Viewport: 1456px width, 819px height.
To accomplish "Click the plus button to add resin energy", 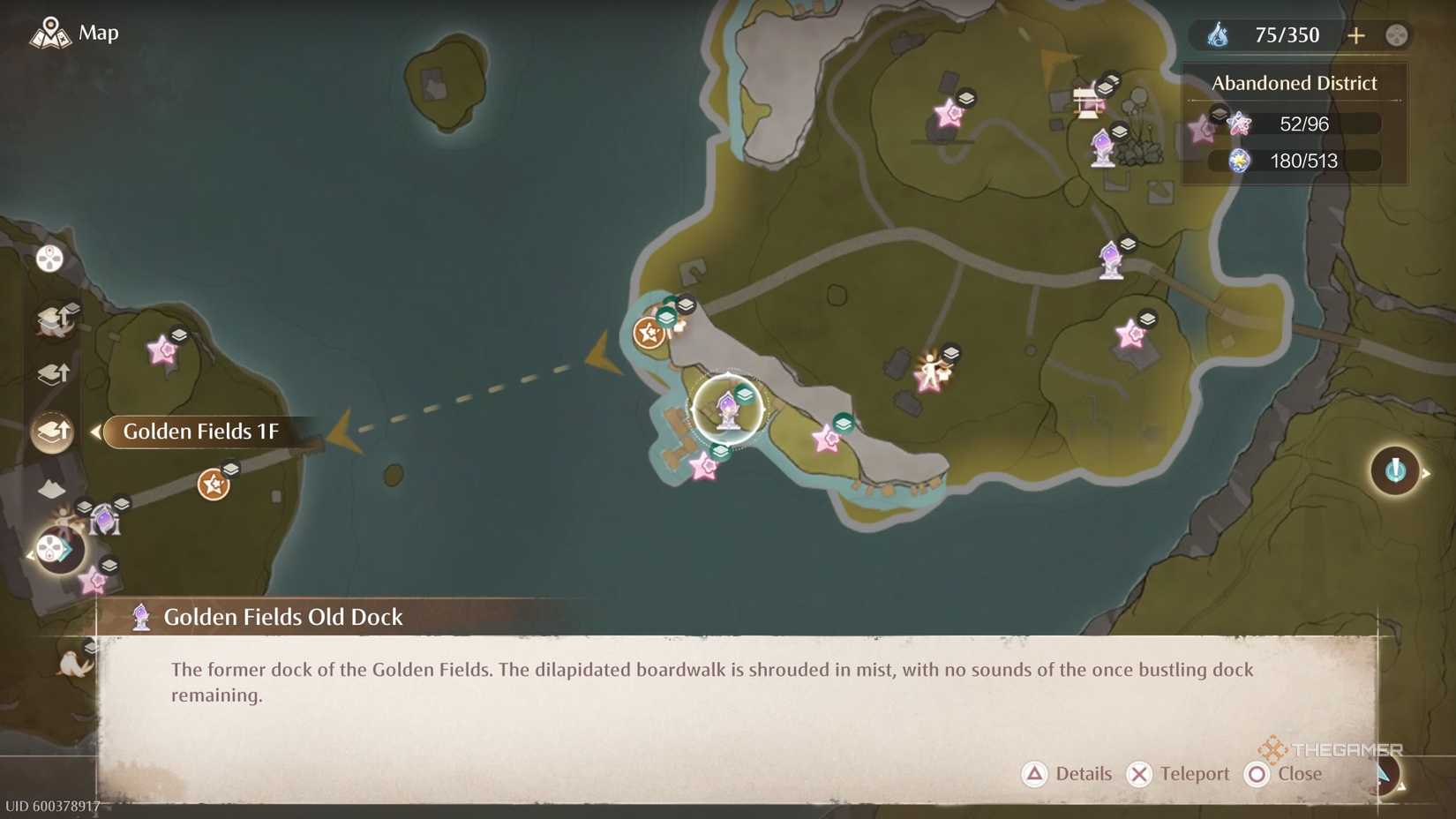I will point(1356,35).
